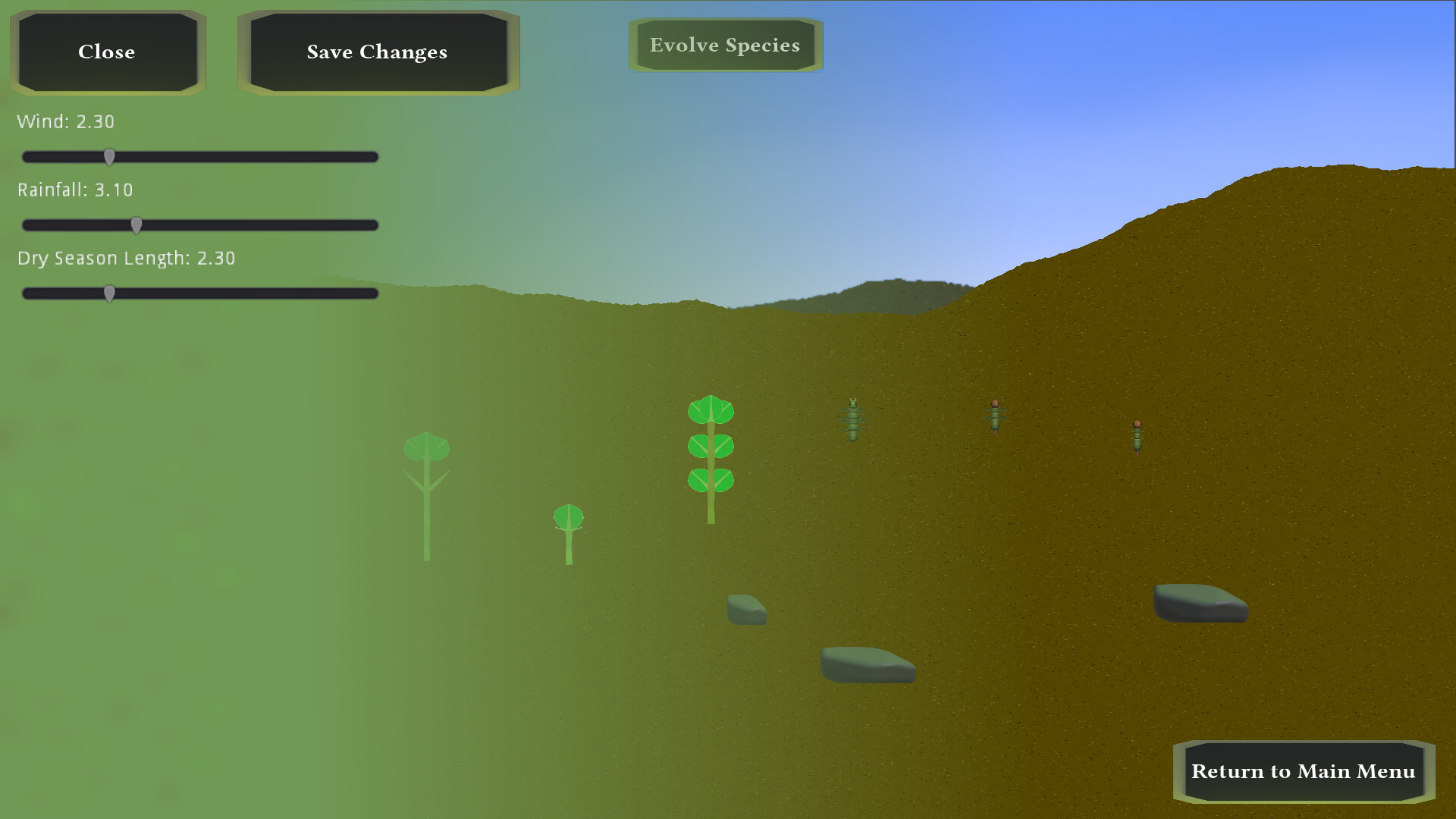Image resolution: width=1456 pixels, height=819 pixels.
Task: Adjust the Wind slider handle
Action: tap(110, 156)
